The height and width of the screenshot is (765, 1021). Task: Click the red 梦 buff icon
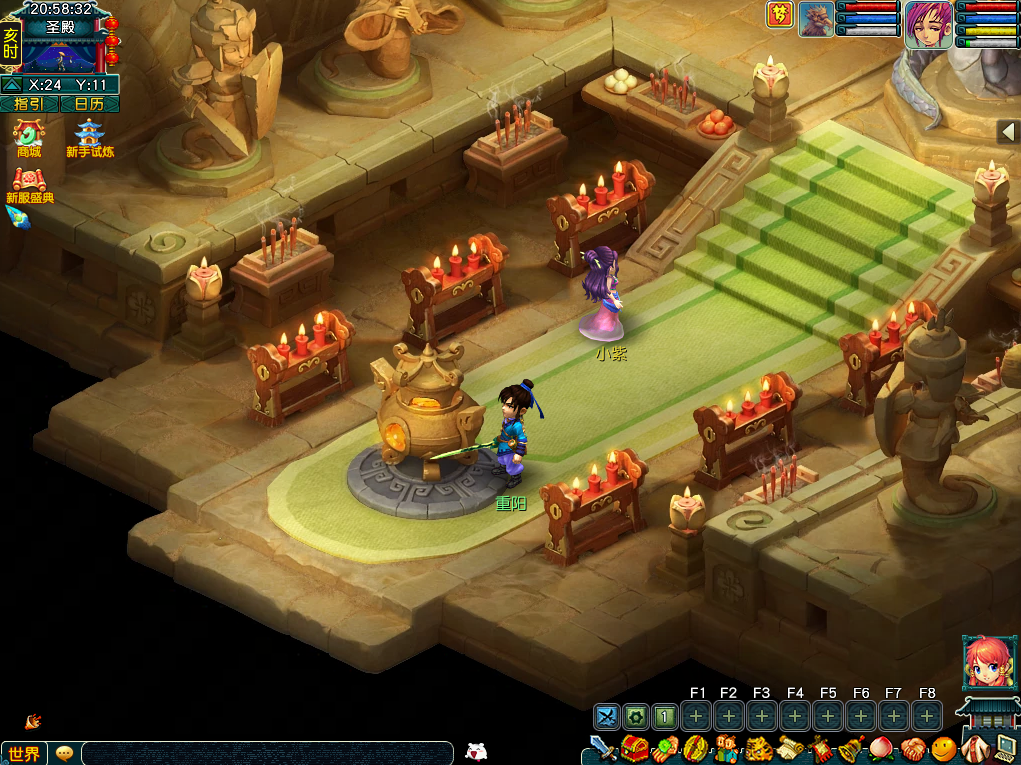[780, 14]
